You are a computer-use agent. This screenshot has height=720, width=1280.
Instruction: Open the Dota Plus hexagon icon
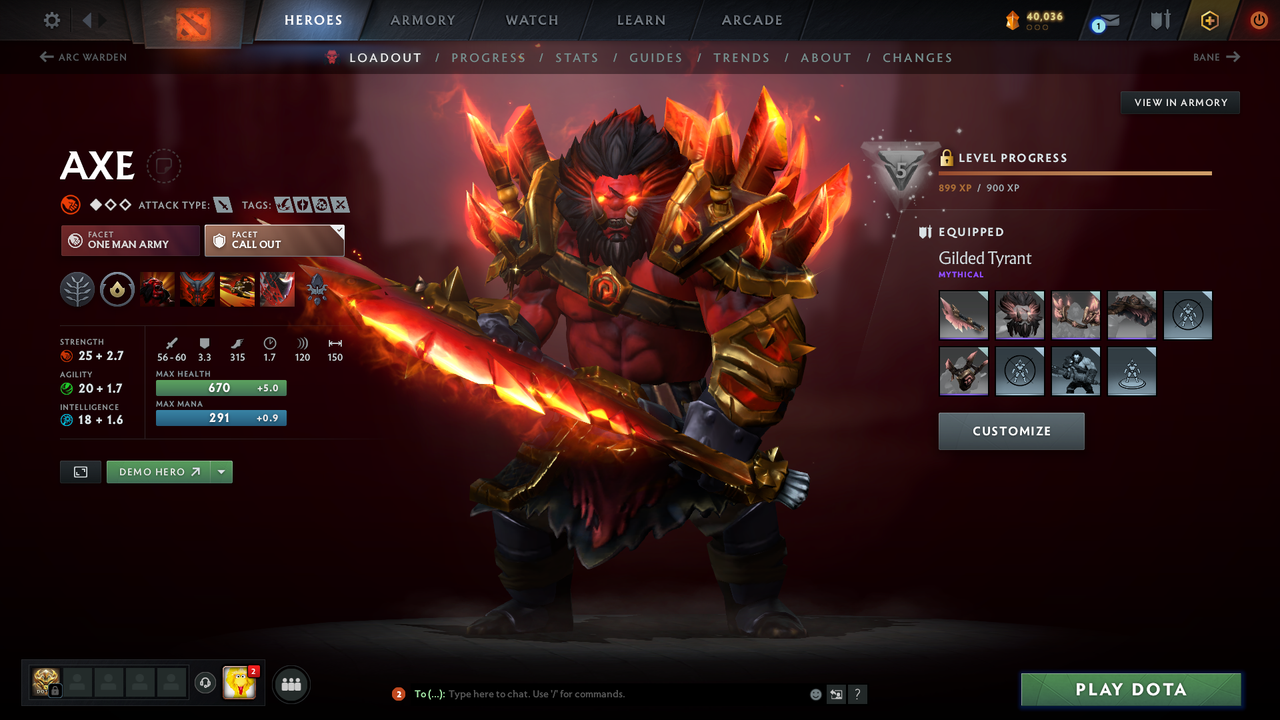pyautogui.click(x=1209, y=20)
